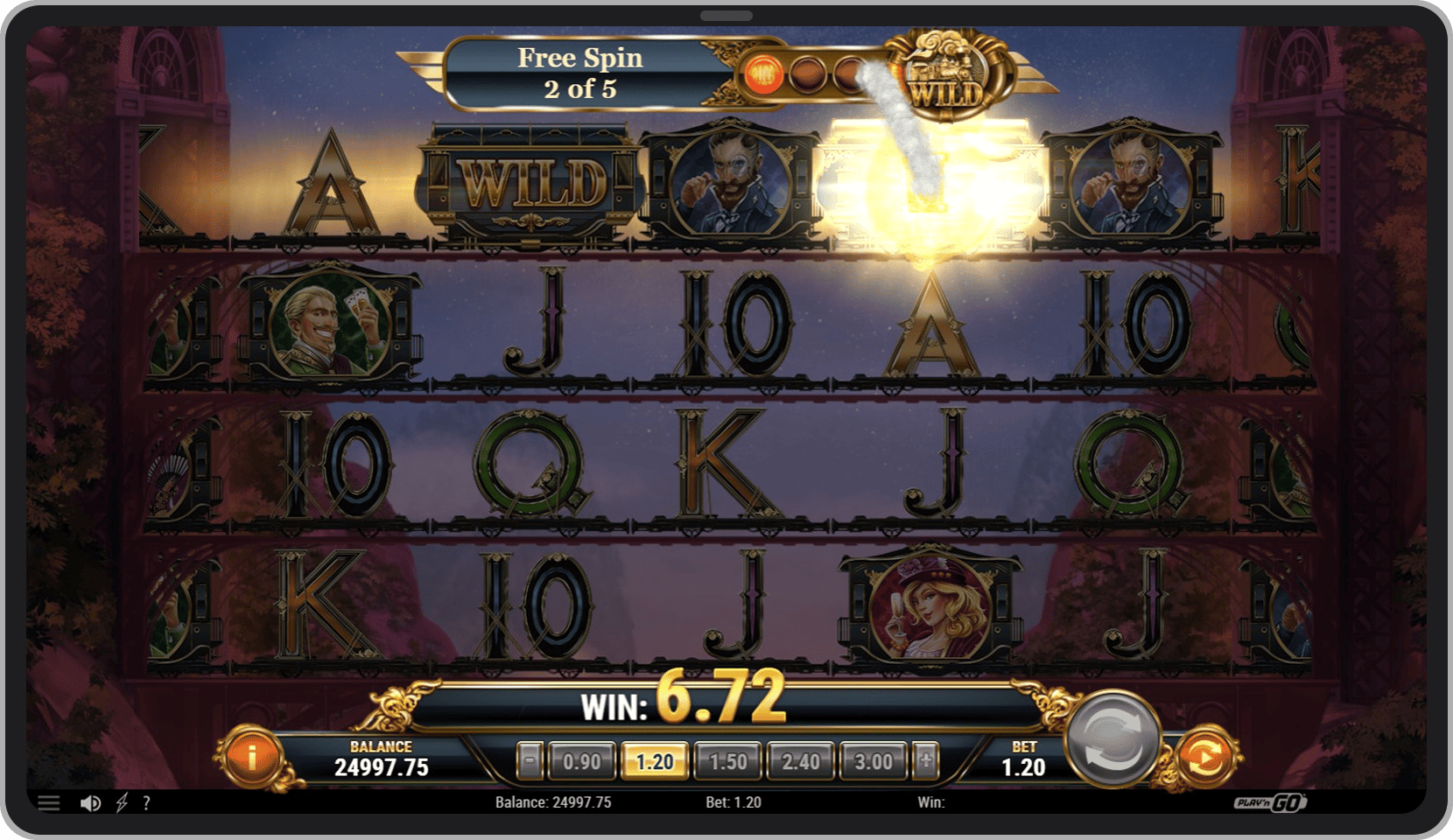
Task: Open the question mark help
Action: point(146,802)
